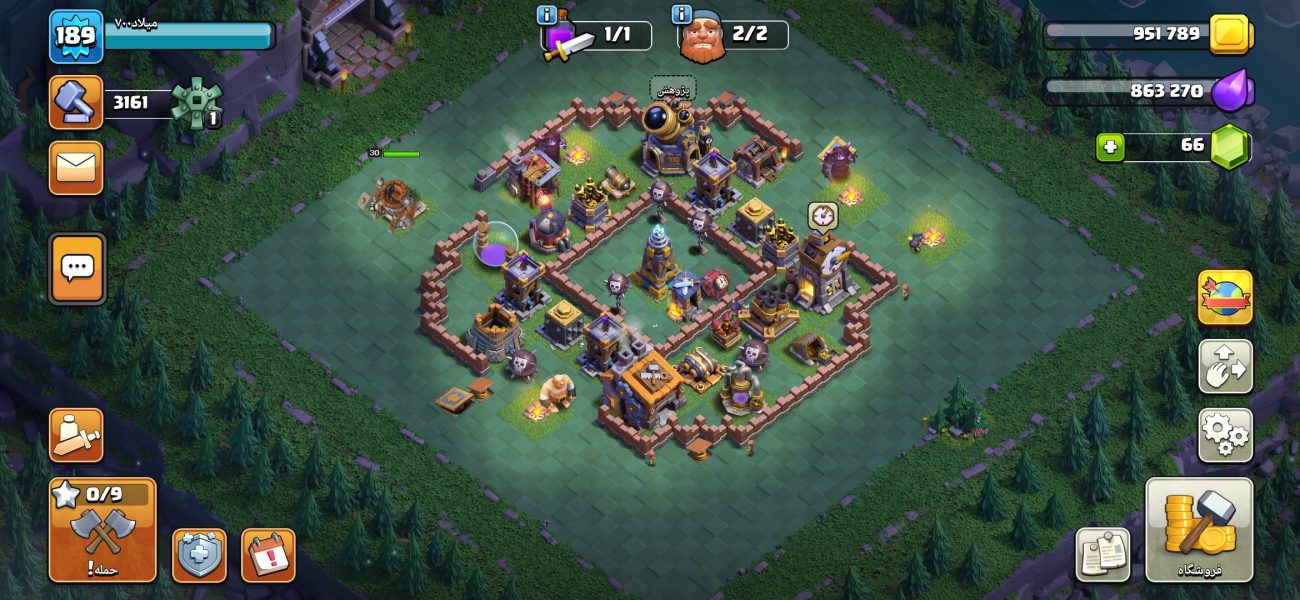Tap the level 189 experience badge

75,37
